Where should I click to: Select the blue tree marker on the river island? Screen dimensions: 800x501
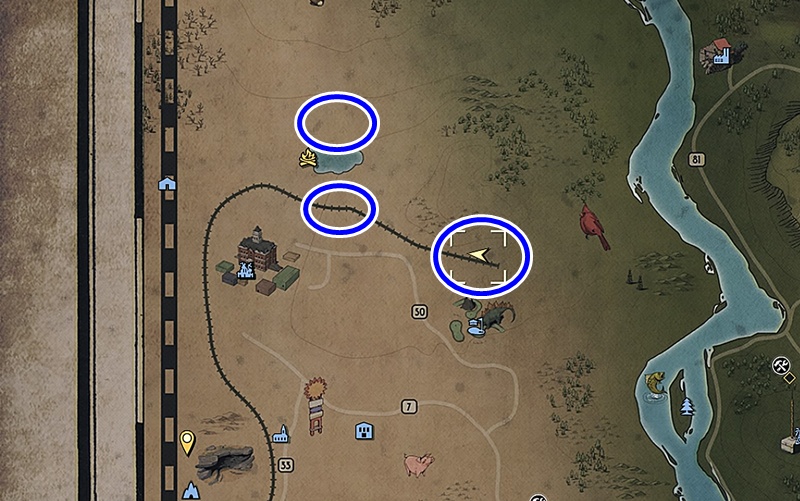tap(686, 405)
